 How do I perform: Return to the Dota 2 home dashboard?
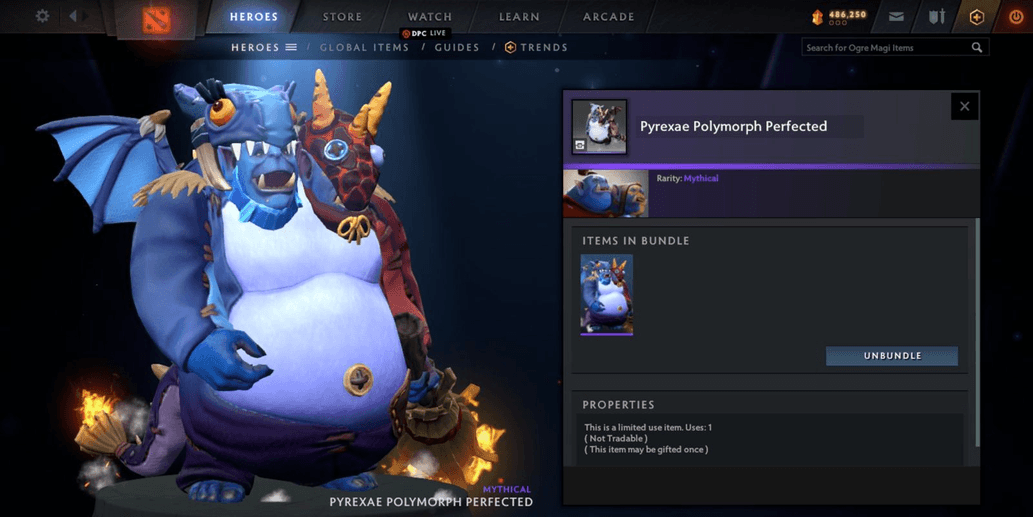click(x=156, y=18)
